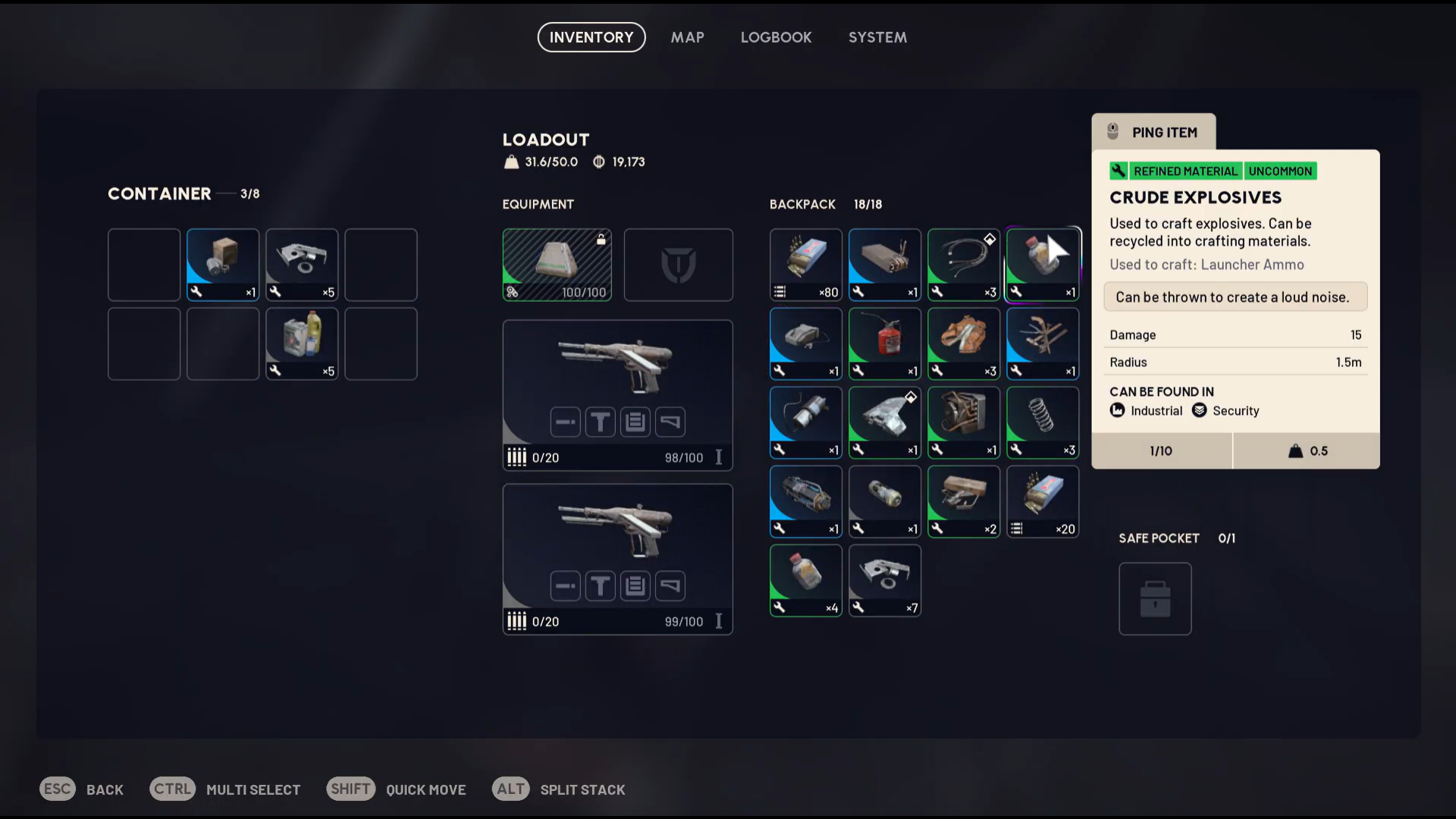
Task: Select the muzzle mod slot on the top pistol
Action: (565, 422)
